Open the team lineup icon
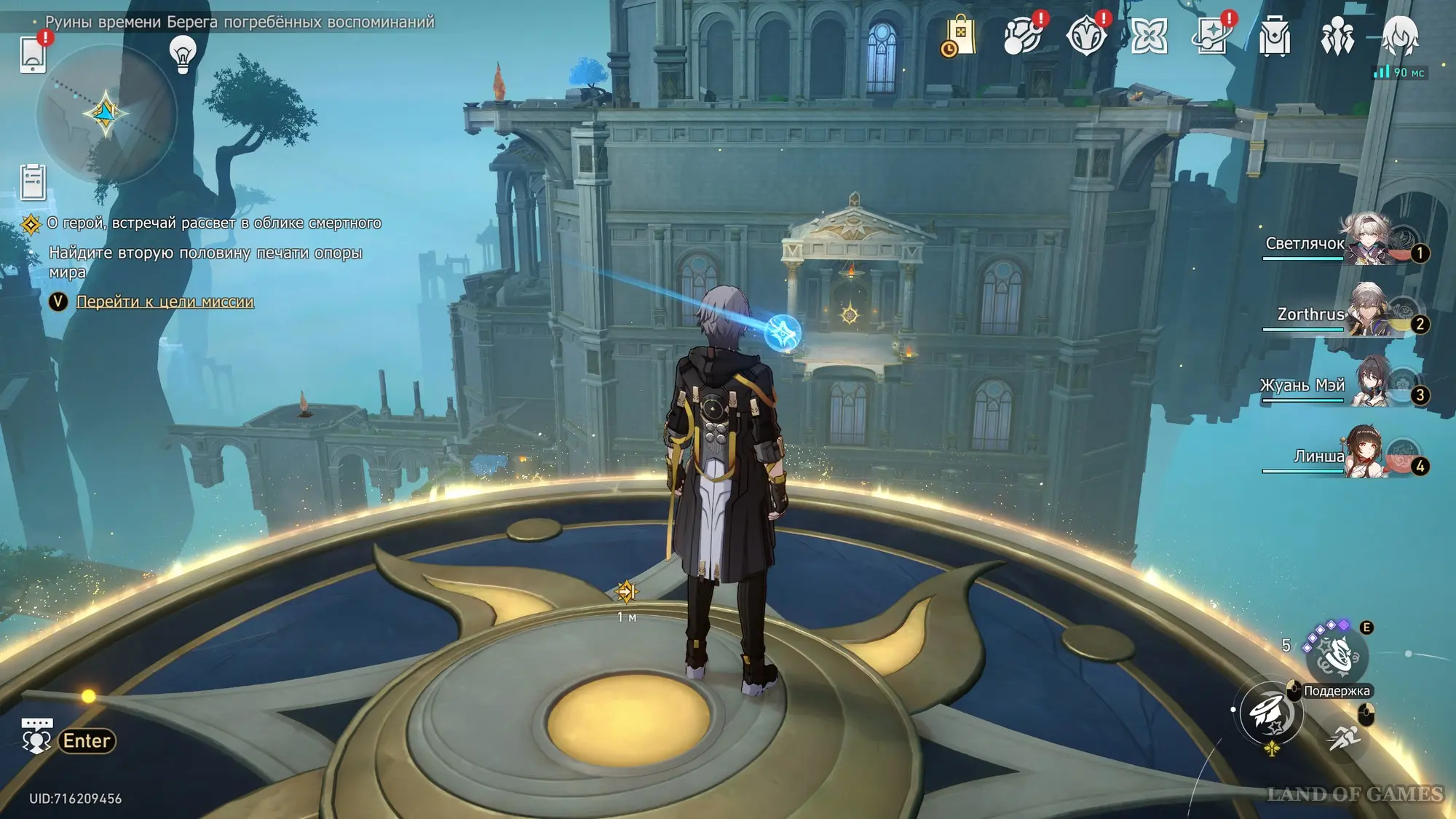This screenshot has width=1456, height=819. coord(1337,36)
